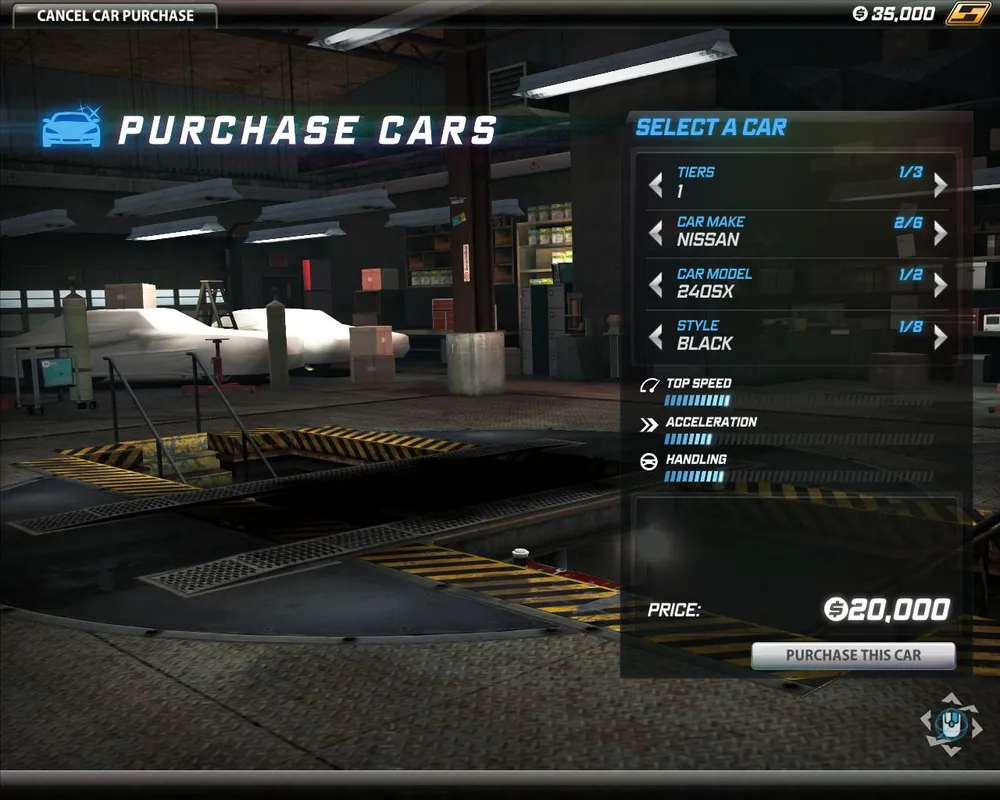This screenshot has height=800, width=1000.
Task: Click the orange speed currency icon
Action: (968, 14)
